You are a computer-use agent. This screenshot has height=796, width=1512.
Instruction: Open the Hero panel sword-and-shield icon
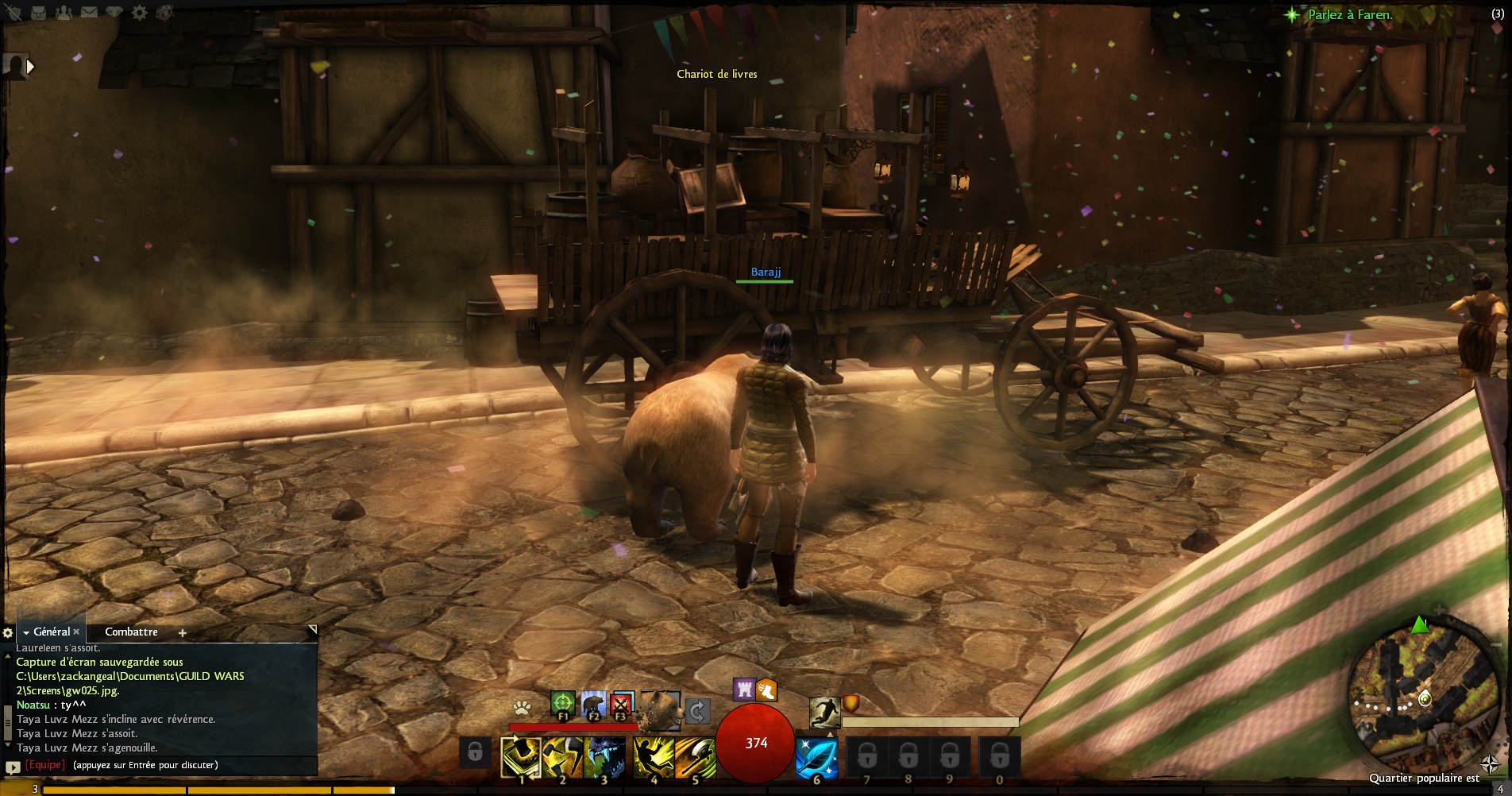click(x=13, y=13)
